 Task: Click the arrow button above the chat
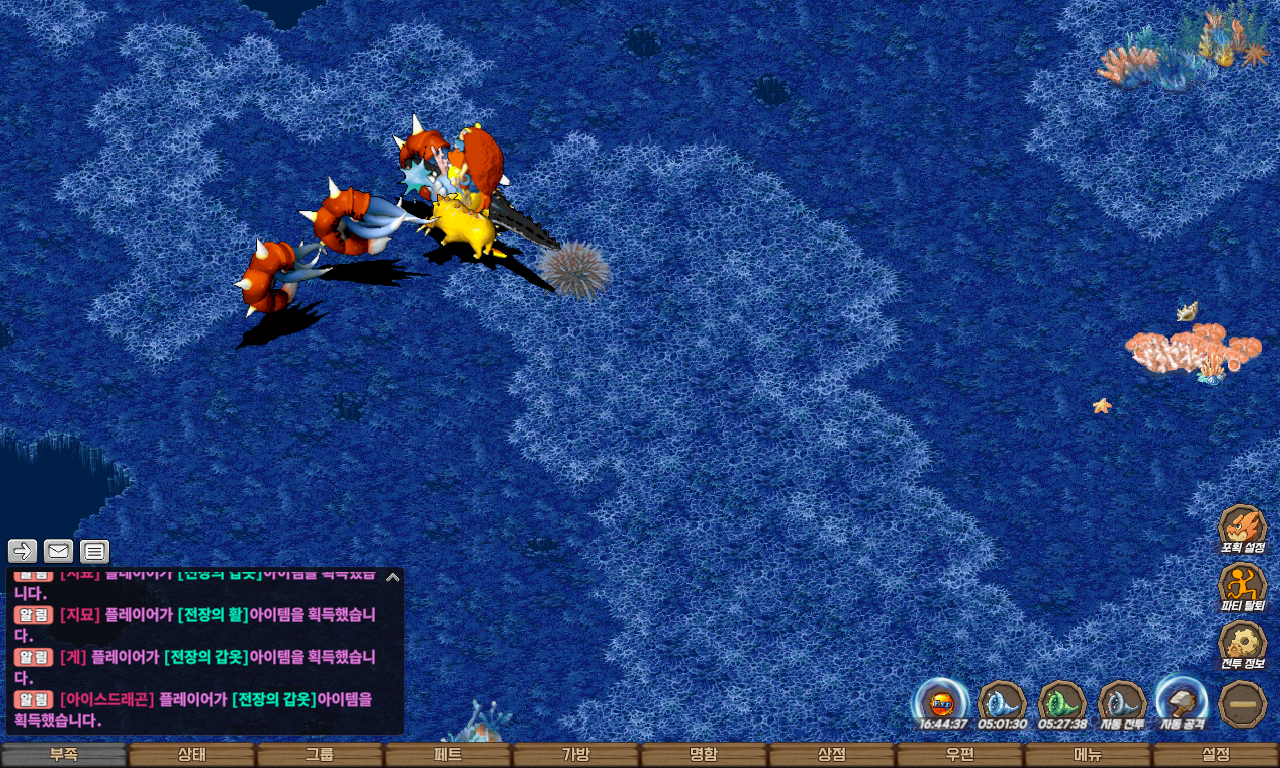tap(23, 551)
